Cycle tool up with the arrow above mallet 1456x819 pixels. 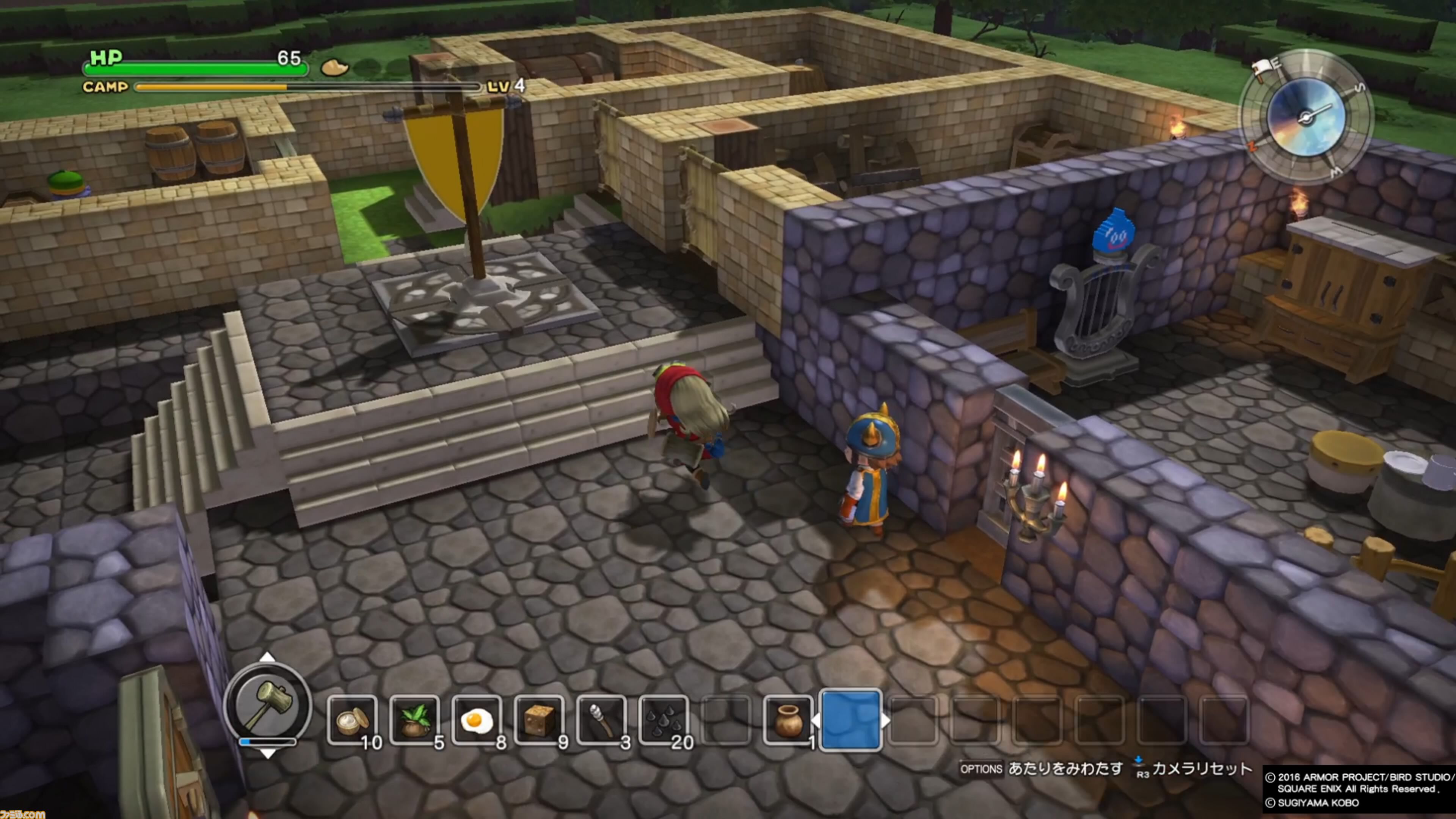267,657
